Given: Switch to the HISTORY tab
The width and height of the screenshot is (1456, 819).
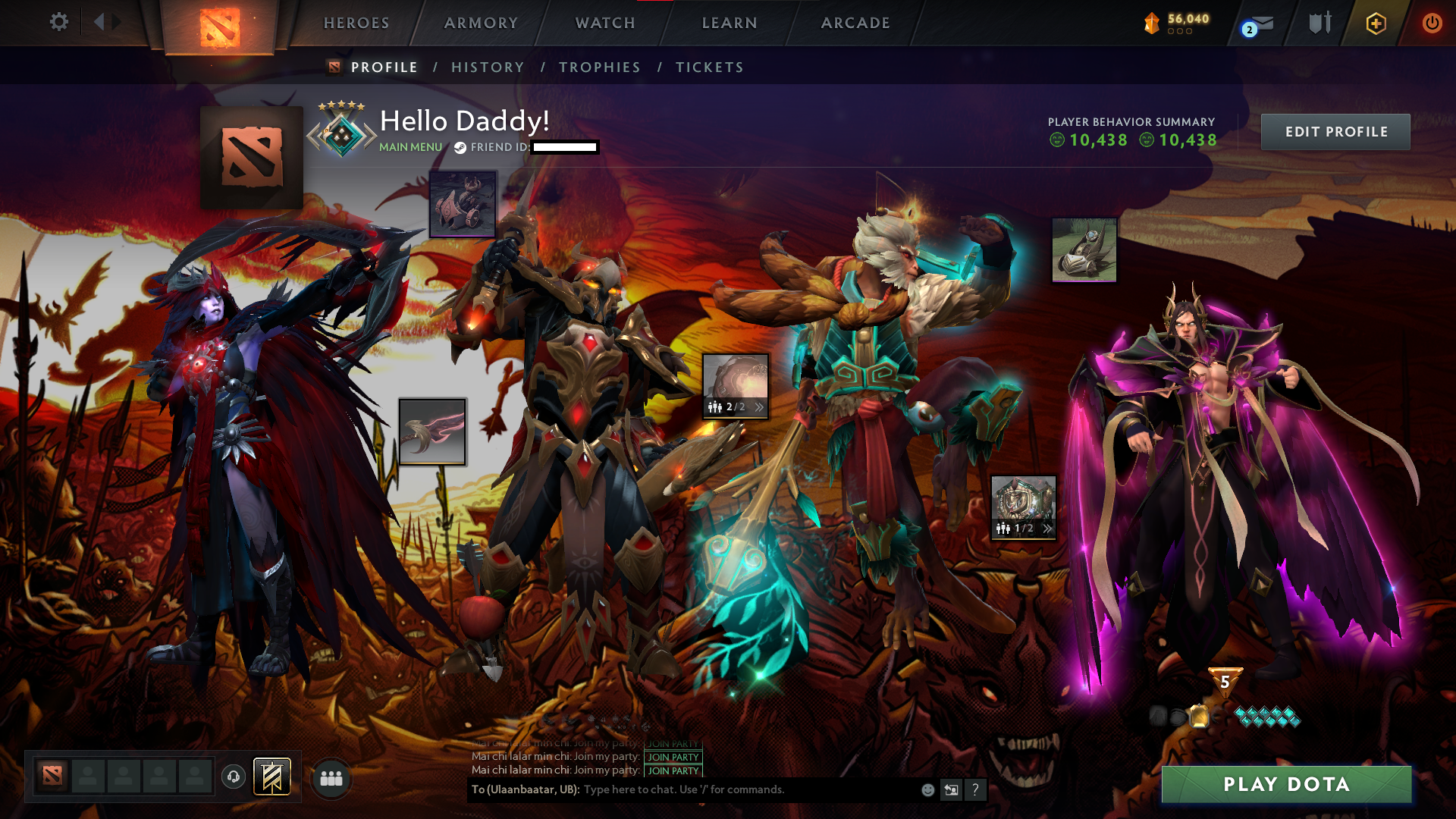Looking at the screenshot, I should [x=488, y=67].
